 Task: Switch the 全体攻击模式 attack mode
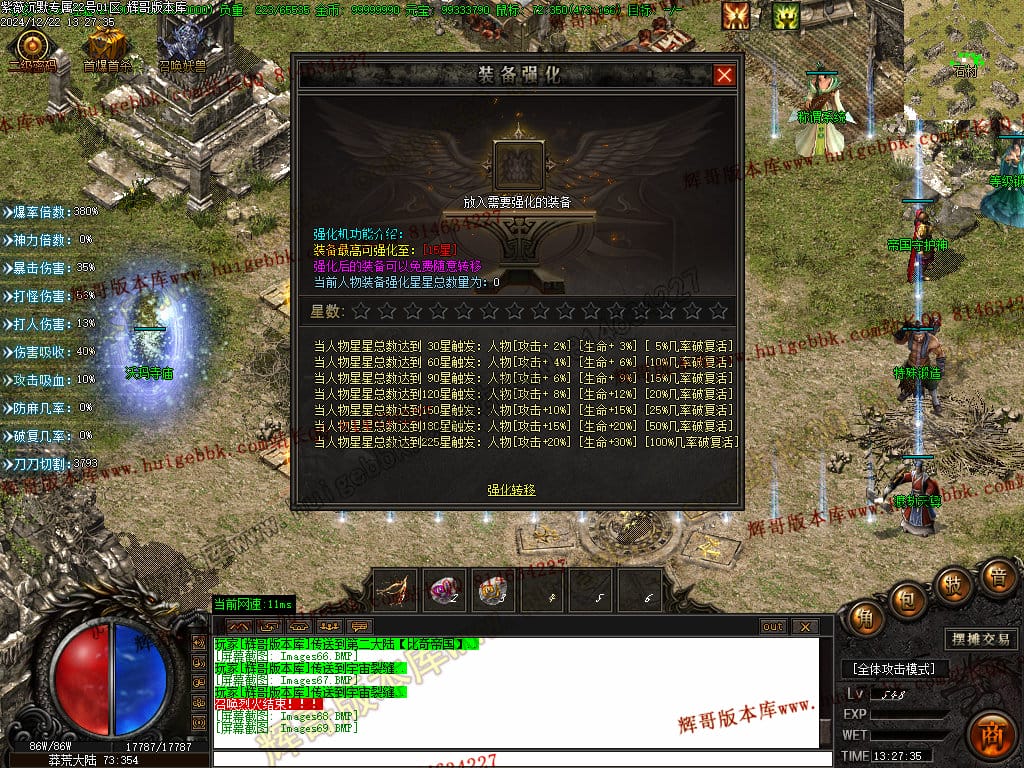pos(893,669)
